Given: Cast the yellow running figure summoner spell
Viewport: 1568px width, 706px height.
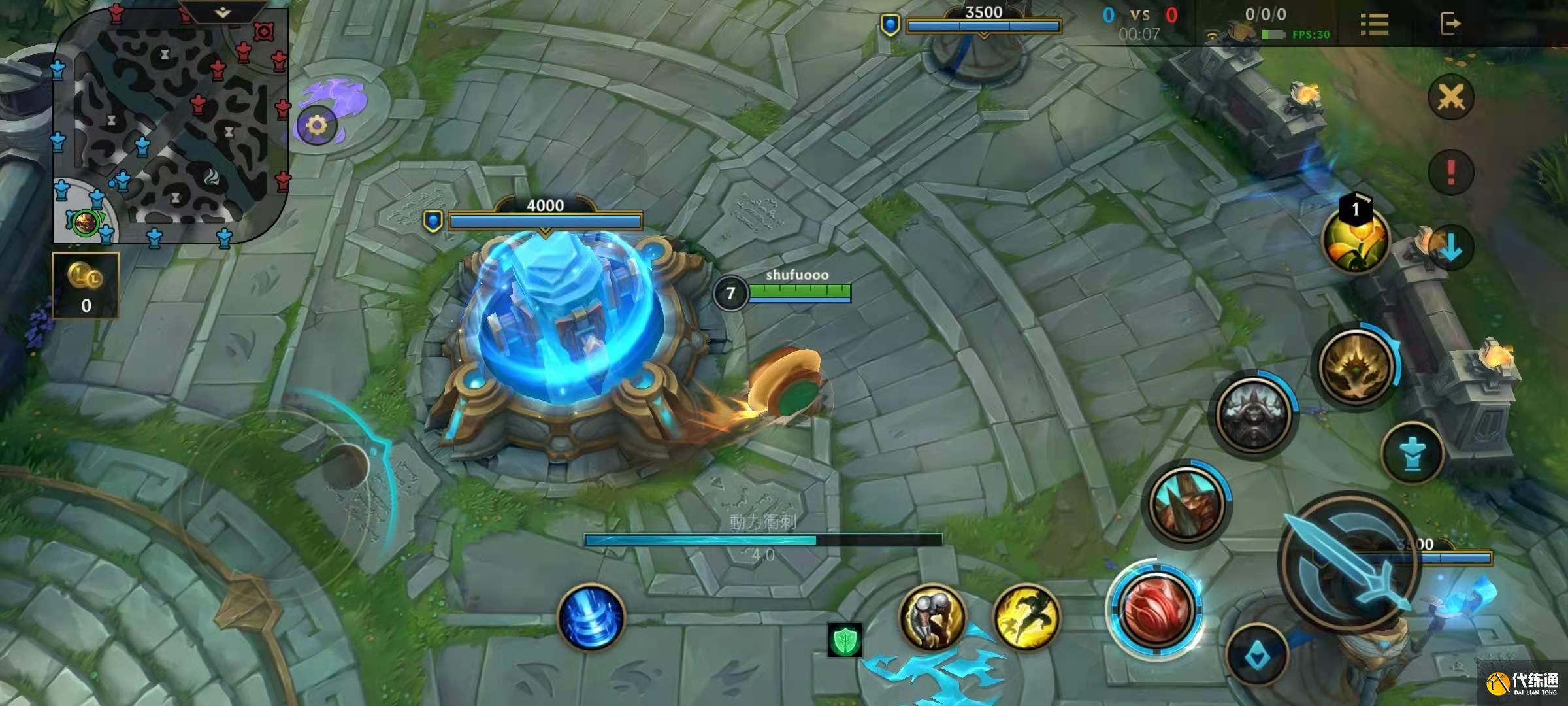Looking at the screenshot, I should coord(1026,617).
